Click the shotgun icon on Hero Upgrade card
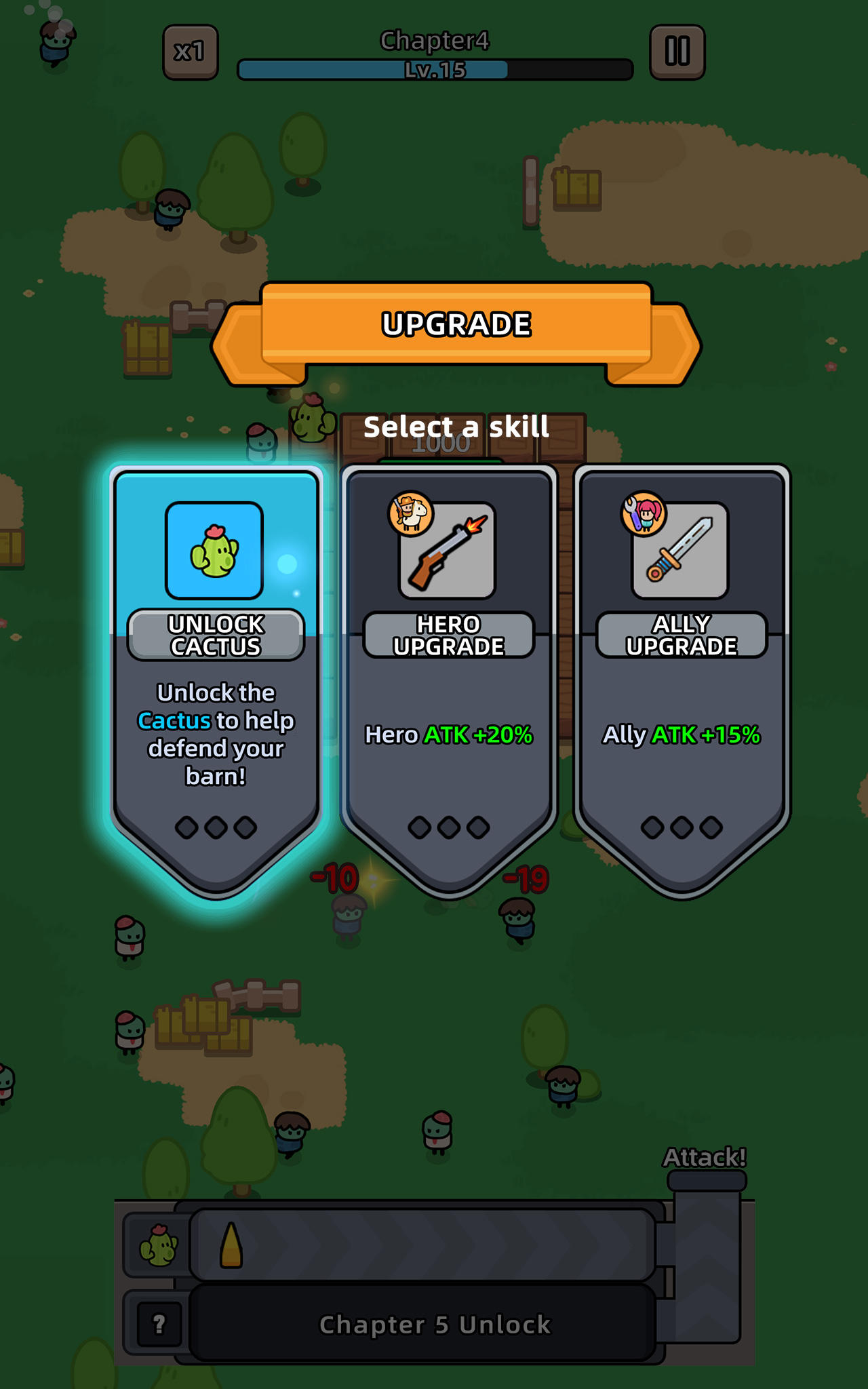 tap(448, 551)
